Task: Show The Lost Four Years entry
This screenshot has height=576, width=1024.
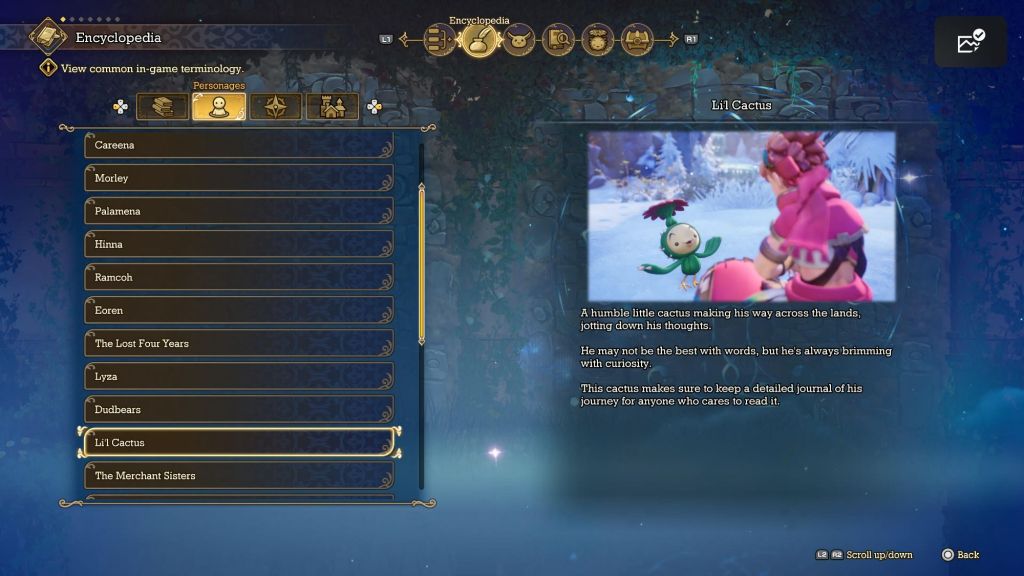Action: 238,343
